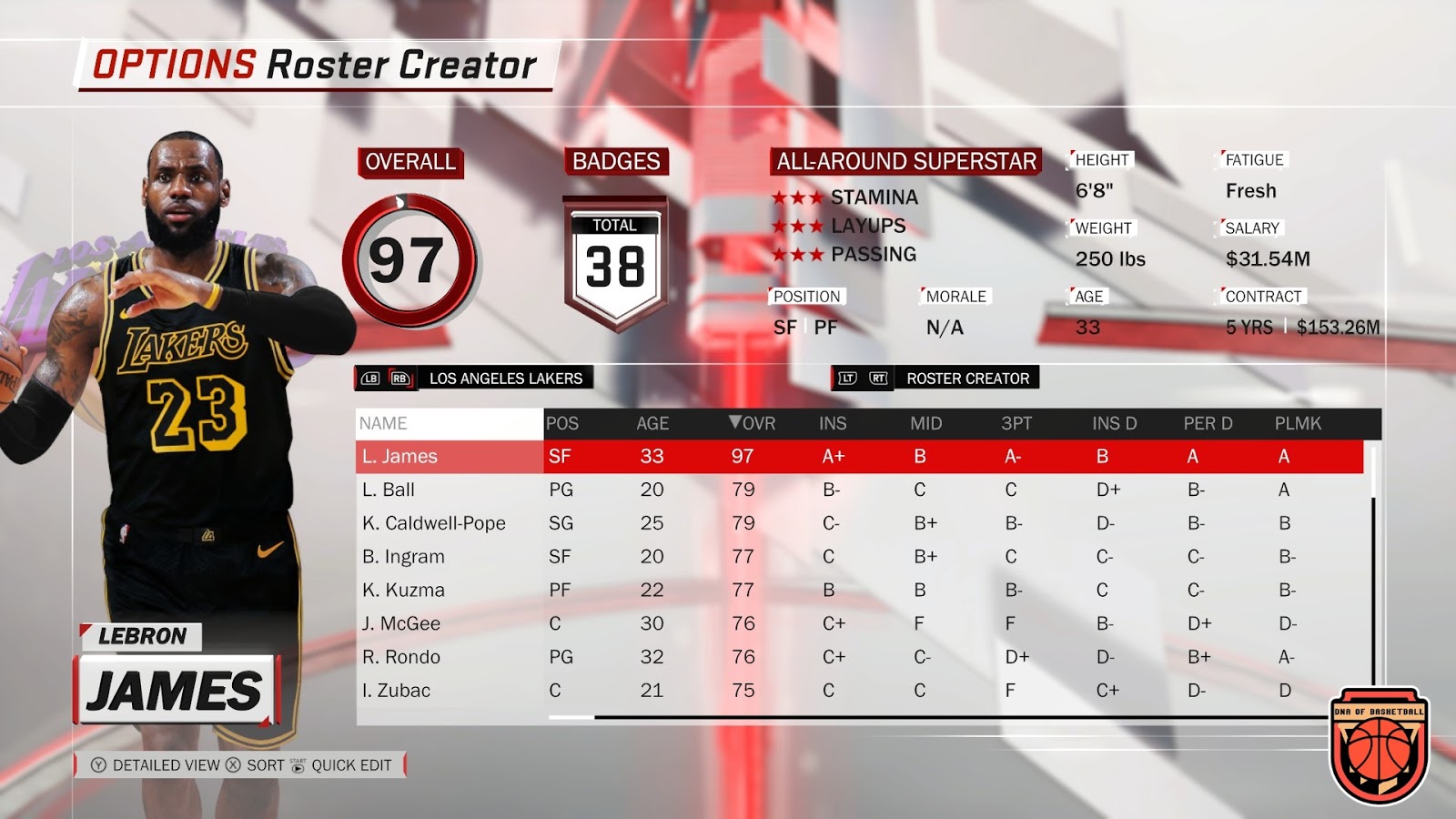Viewport: 1456px width, 819px height.
Task: Click the X button icon next to Sort
Action: point(230,765)
